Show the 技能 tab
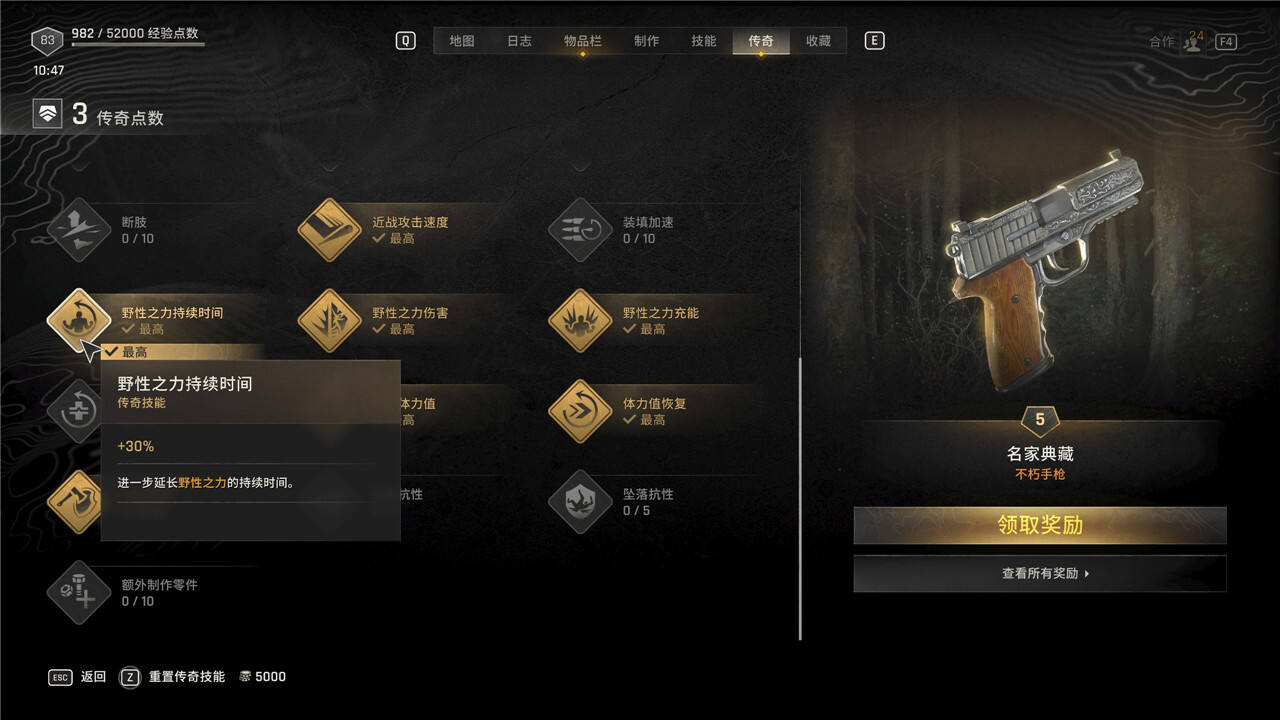The height and width of the screenshot is (720, 1280). coord(703,41)
